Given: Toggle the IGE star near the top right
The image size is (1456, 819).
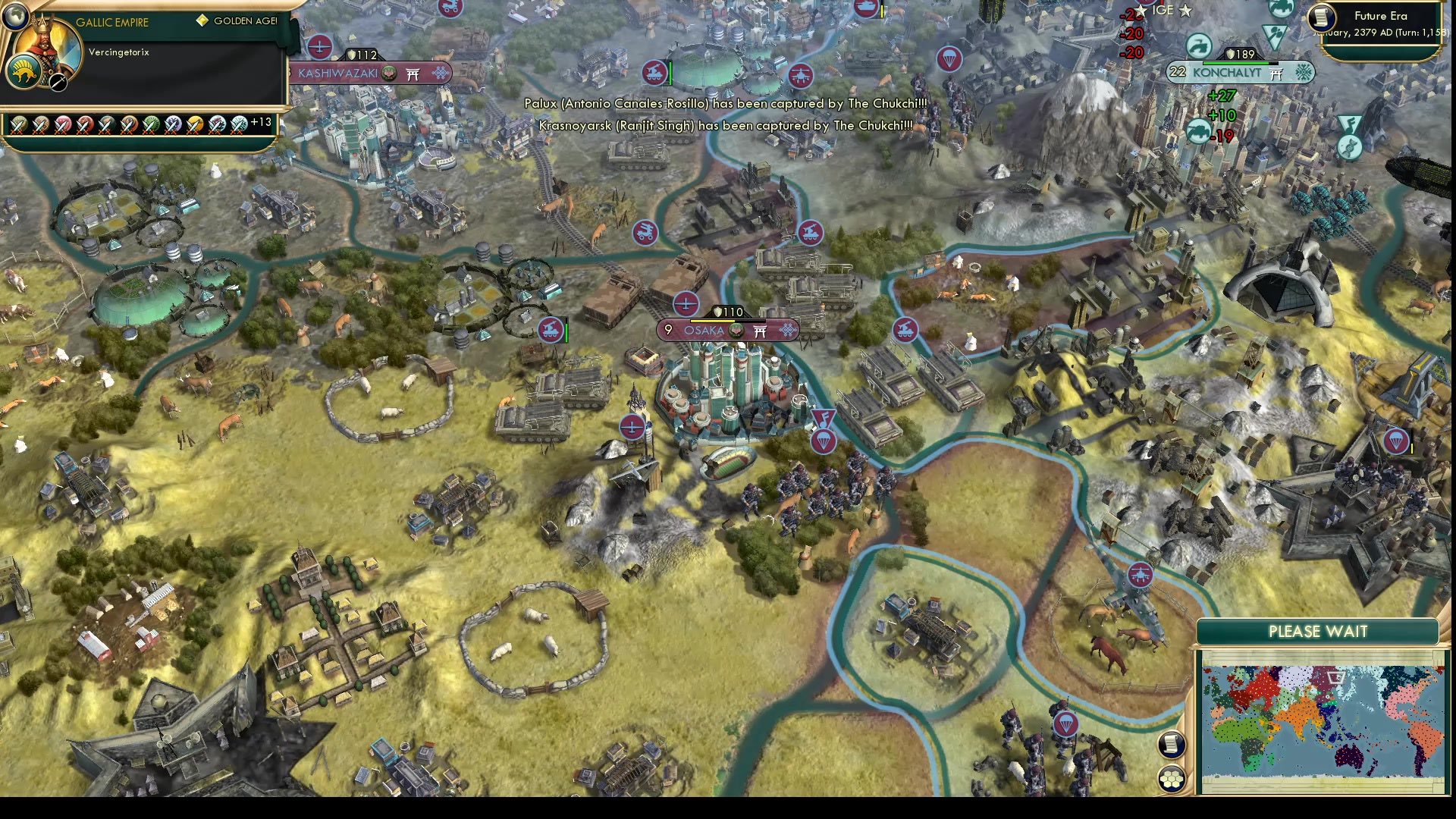Looking at the screenshot, I should pos(1185,11).
